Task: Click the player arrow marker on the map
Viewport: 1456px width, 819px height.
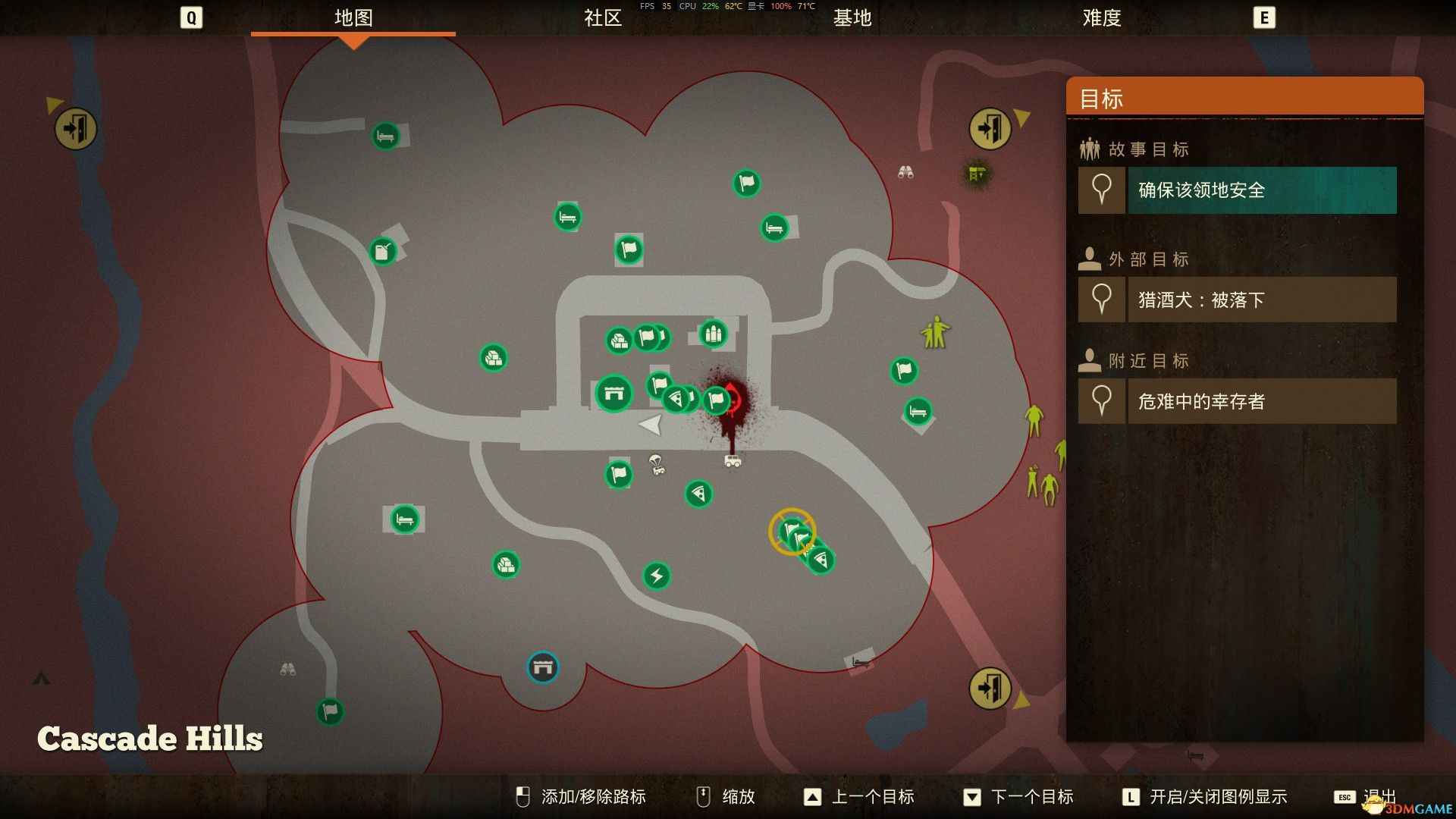Action: coord(651,425)
